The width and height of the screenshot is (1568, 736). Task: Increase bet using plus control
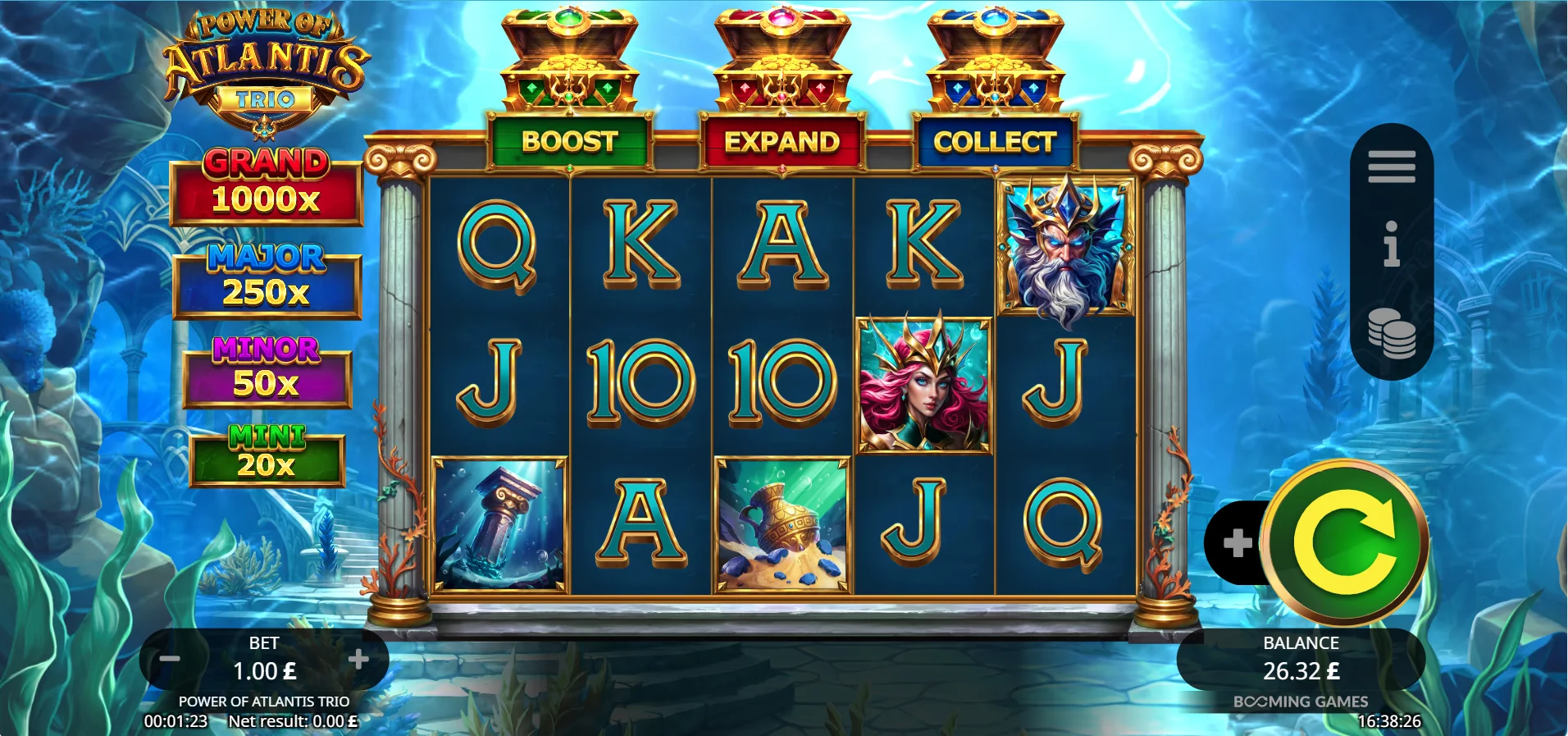[x=361, y=659]
